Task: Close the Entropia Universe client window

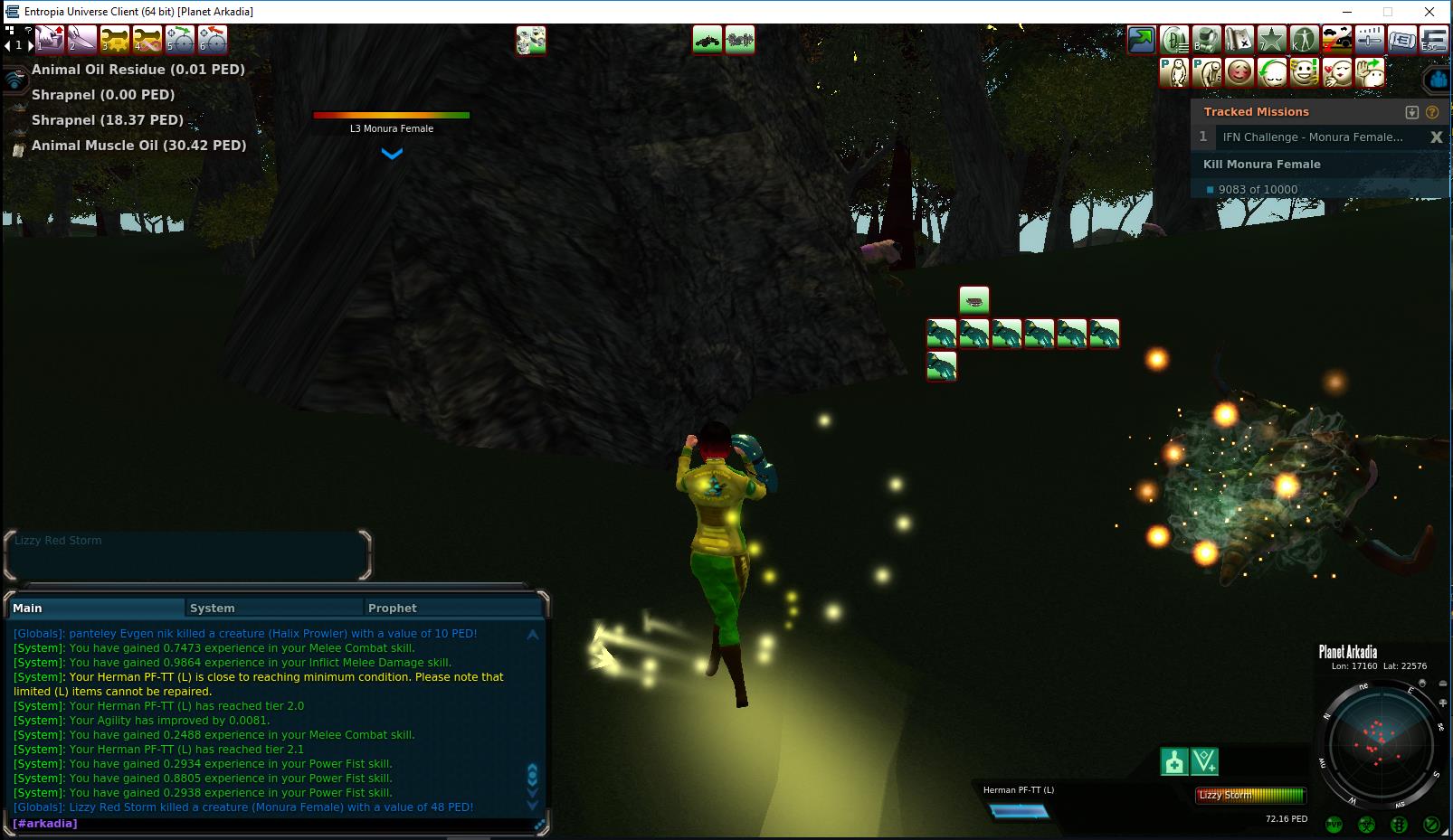Action: (1429, 12)
